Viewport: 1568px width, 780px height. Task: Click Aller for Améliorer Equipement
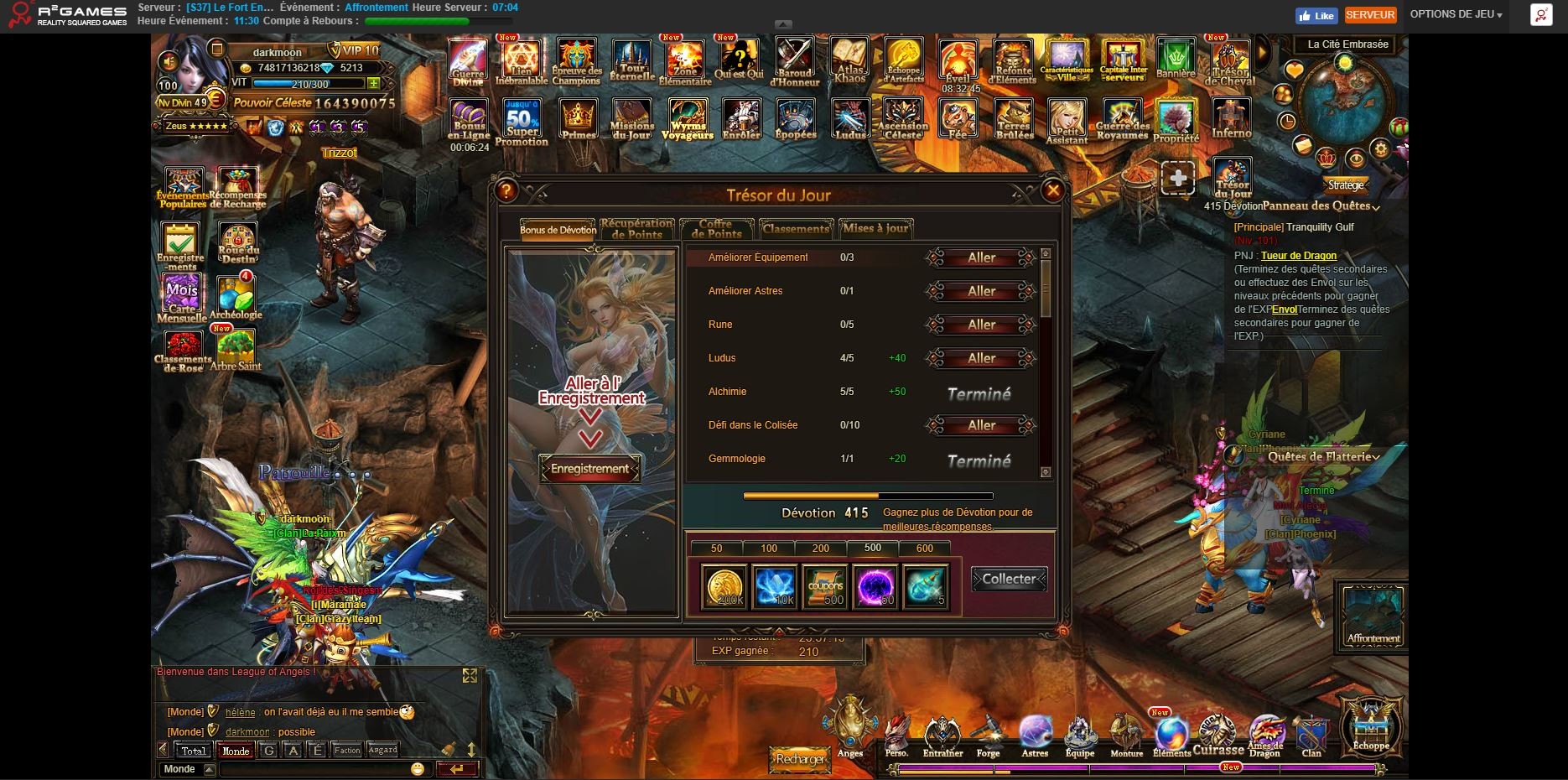[x=981, y=258]
